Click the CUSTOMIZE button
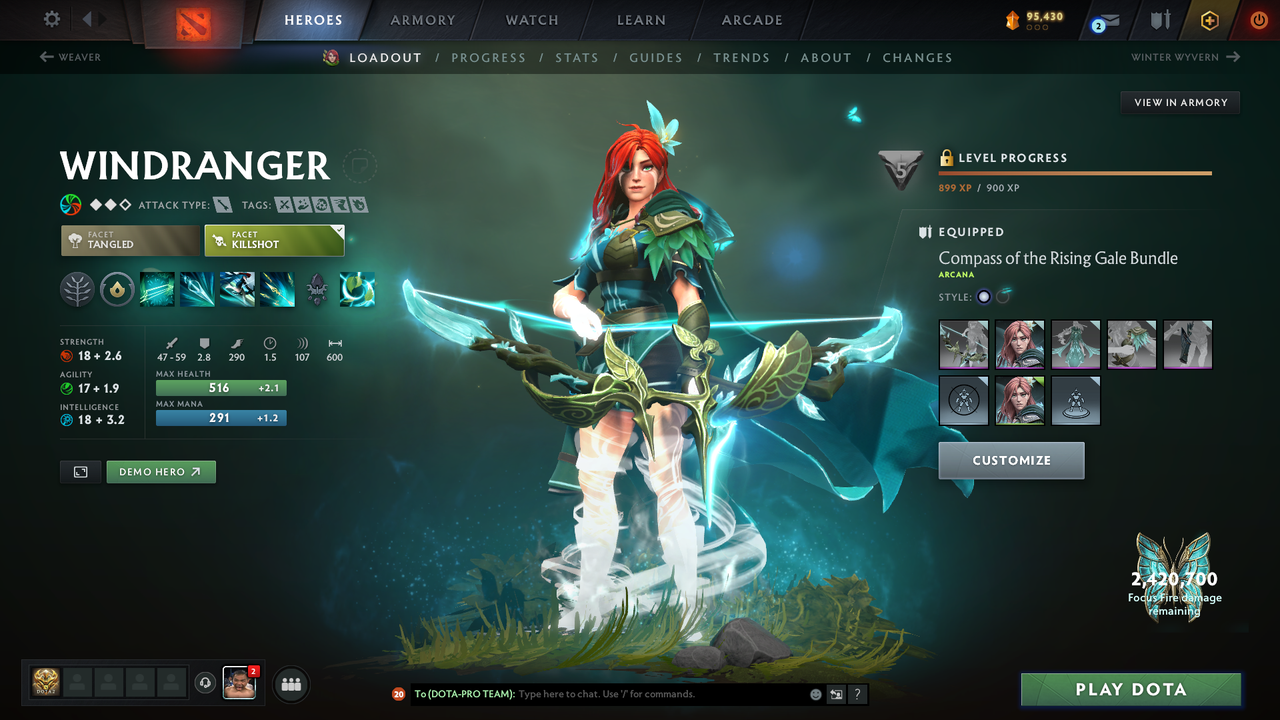Image resolution: width=1280 pixels, height=720 pixels. pyautogui.click(x=1011, y=460)
